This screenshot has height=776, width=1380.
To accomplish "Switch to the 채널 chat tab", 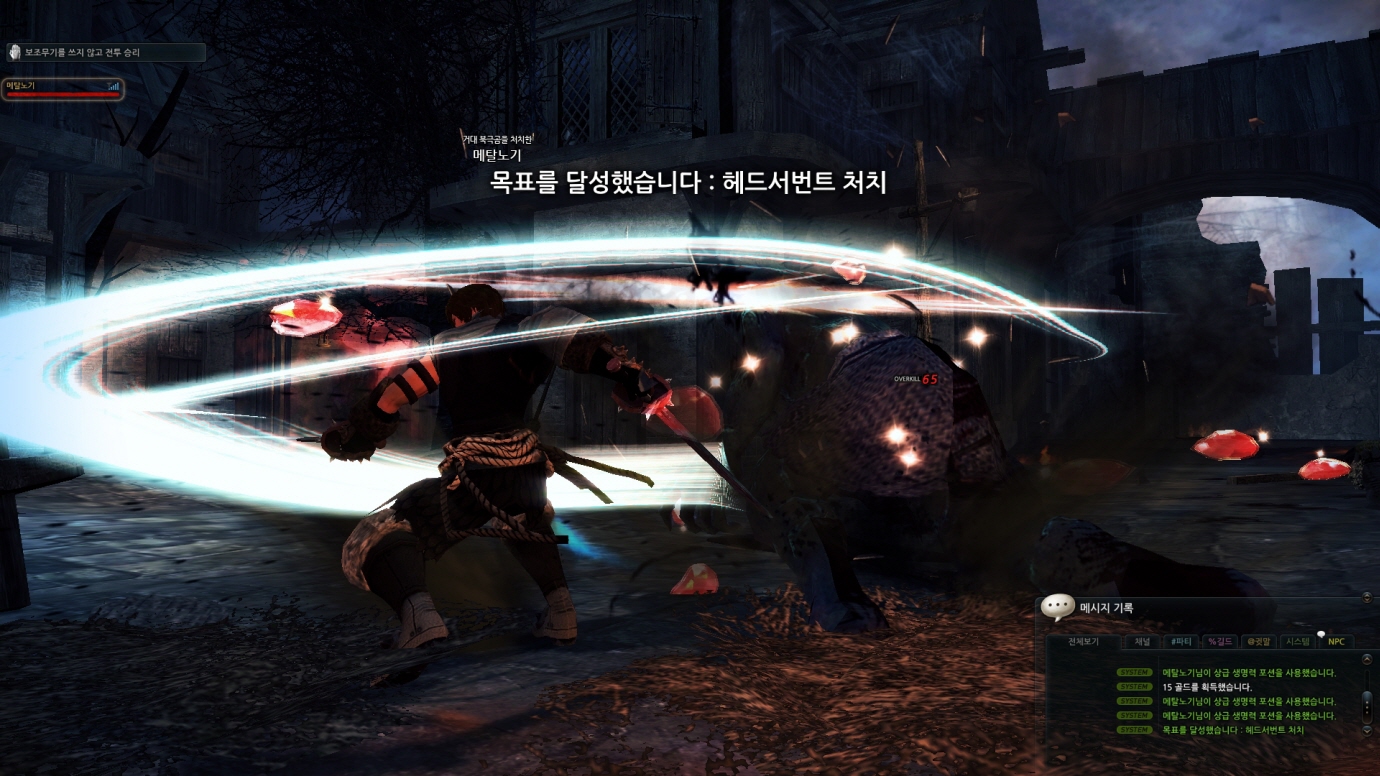I will [x=1143, y=641].
